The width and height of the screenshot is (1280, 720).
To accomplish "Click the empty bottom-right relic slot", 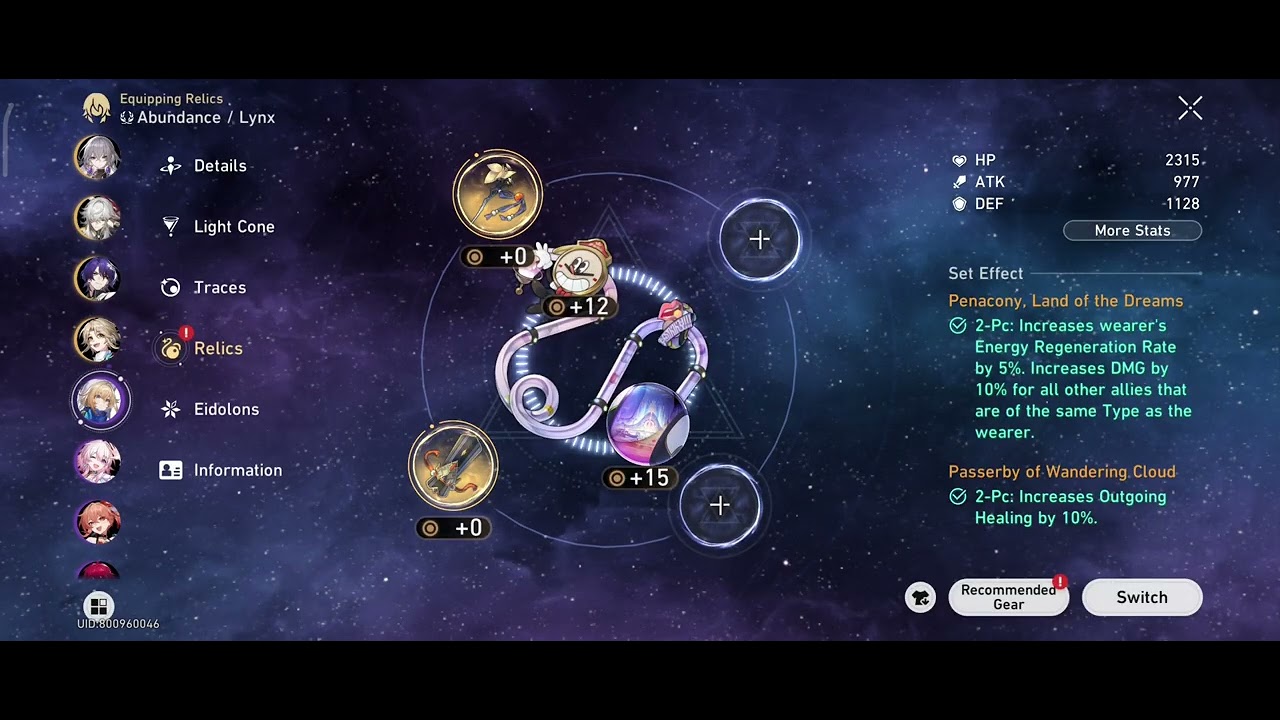I will [x=720, y=505].
